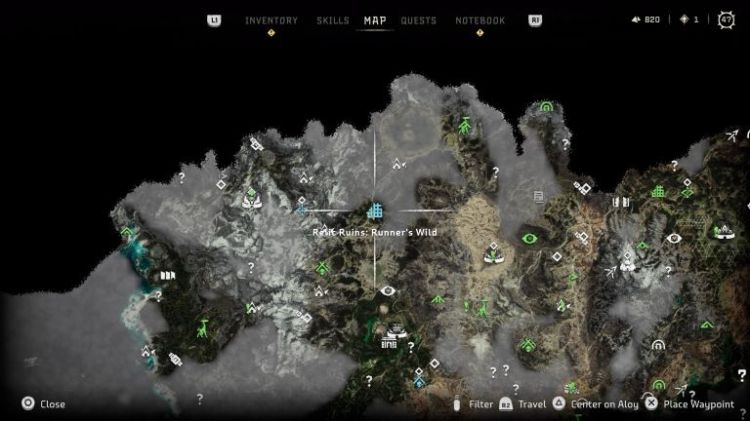This screenshot has width=750, height=421.
Task: Switch to the Inventory tab
Action: tap(270, 20)
